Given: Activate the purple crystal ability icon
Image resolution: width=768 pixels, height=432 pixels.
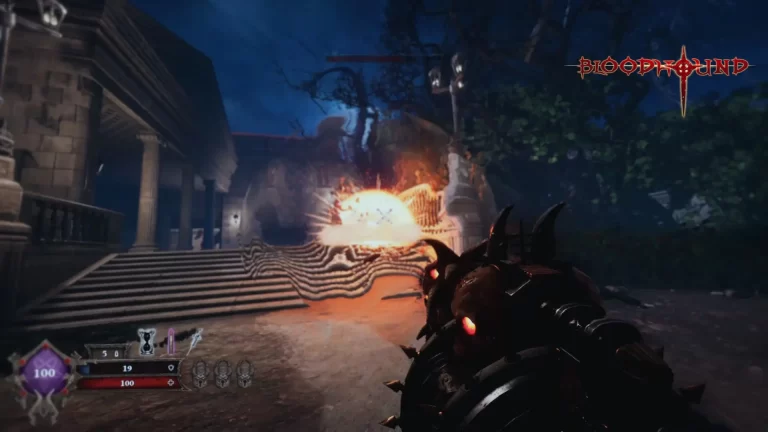Looking at the screenshot, I should [x=171, y=341].
